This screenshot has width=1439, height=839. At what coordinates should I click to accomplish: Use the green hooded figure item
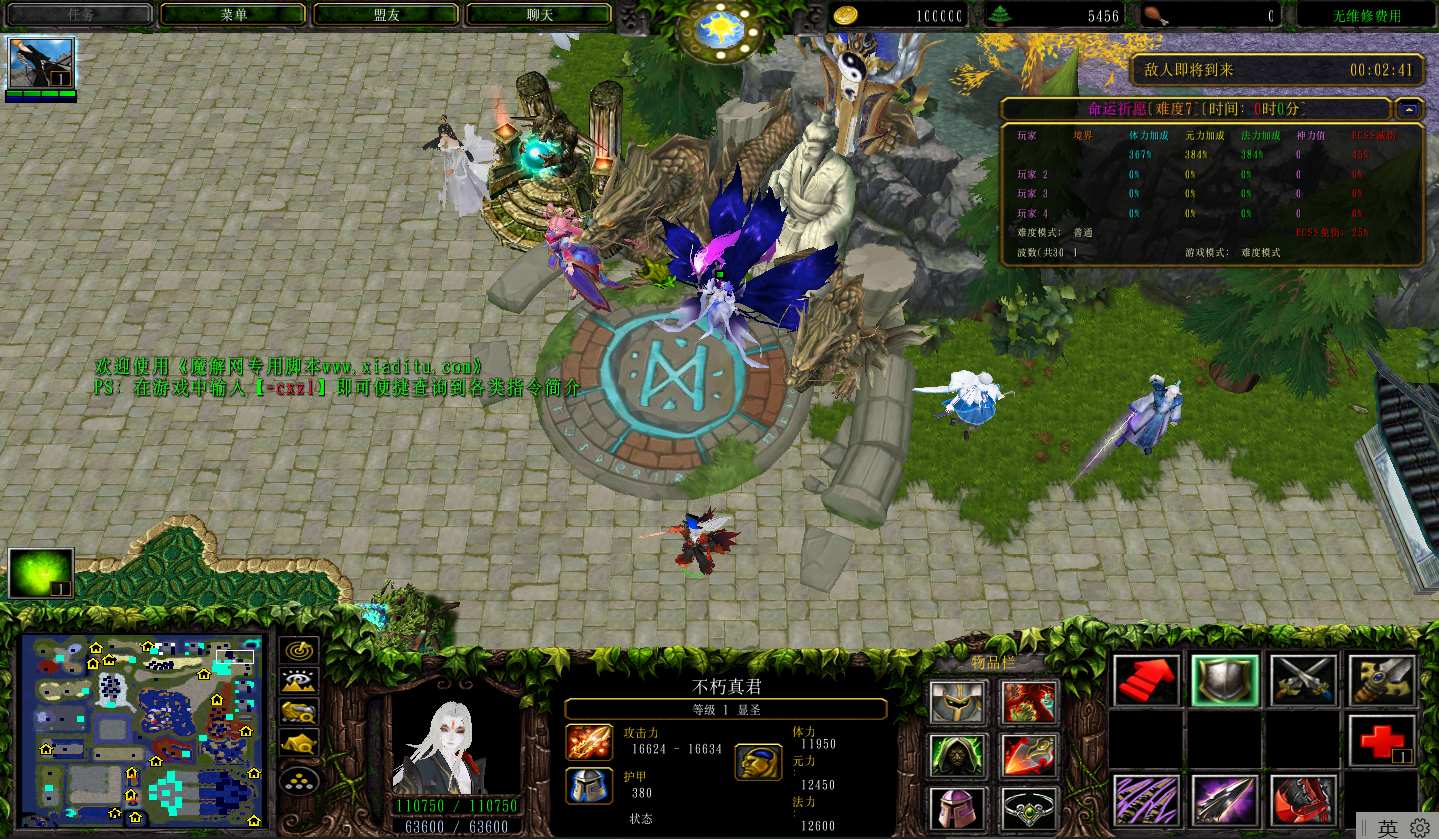pyautogui.click(x=959, y=755)
